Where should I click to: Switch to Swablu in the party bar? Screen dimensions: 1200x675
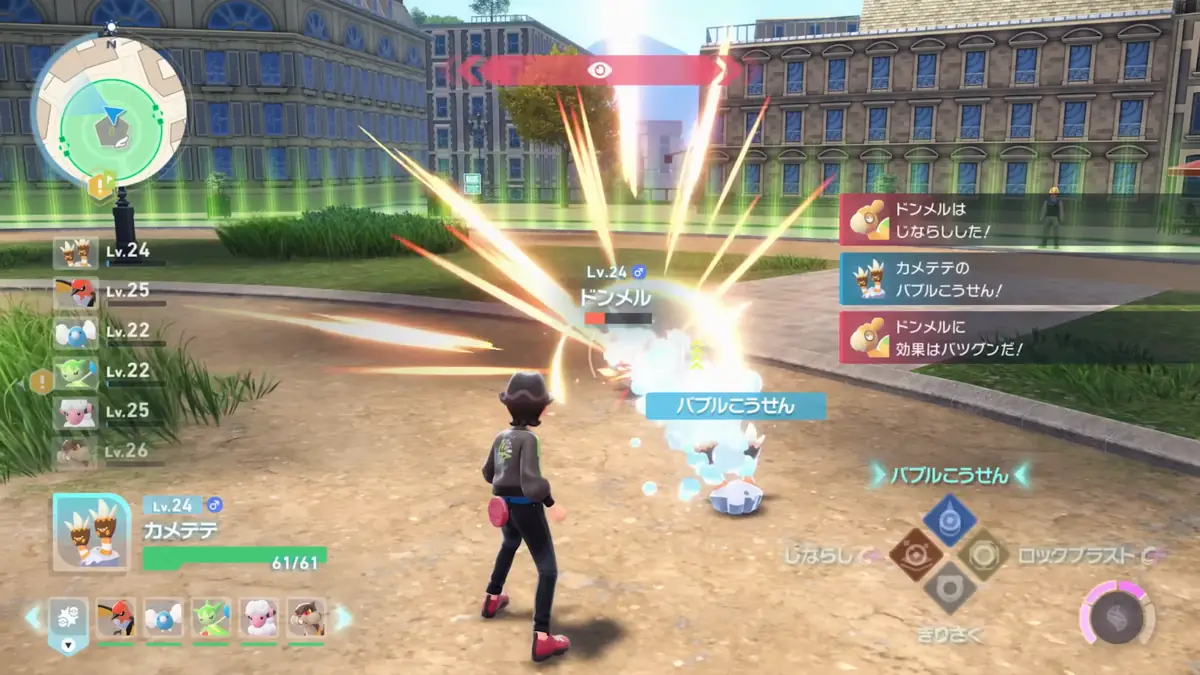click(163, 618)
